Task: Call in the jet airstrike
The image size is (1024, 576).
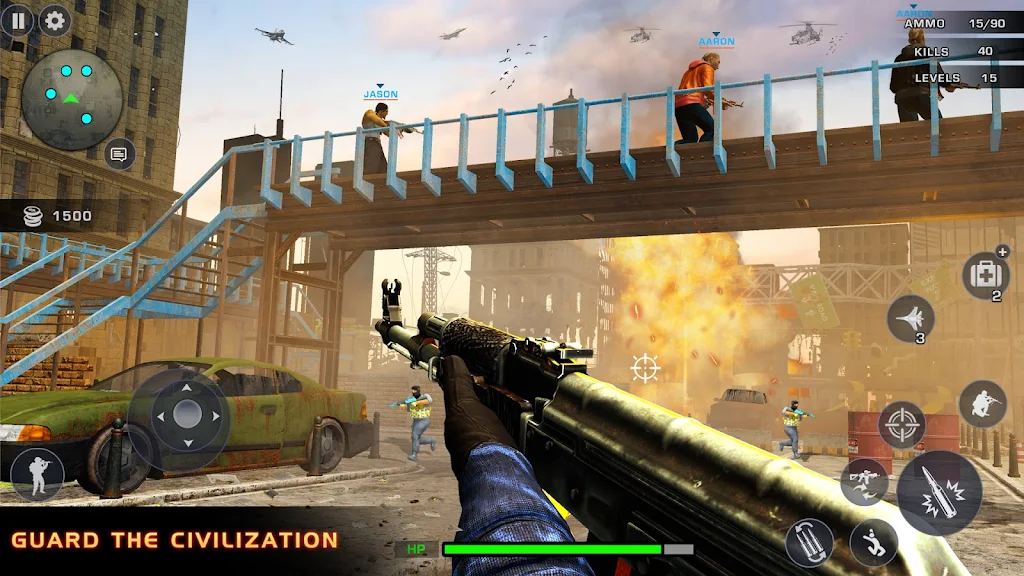Action: tap(910, 319)
